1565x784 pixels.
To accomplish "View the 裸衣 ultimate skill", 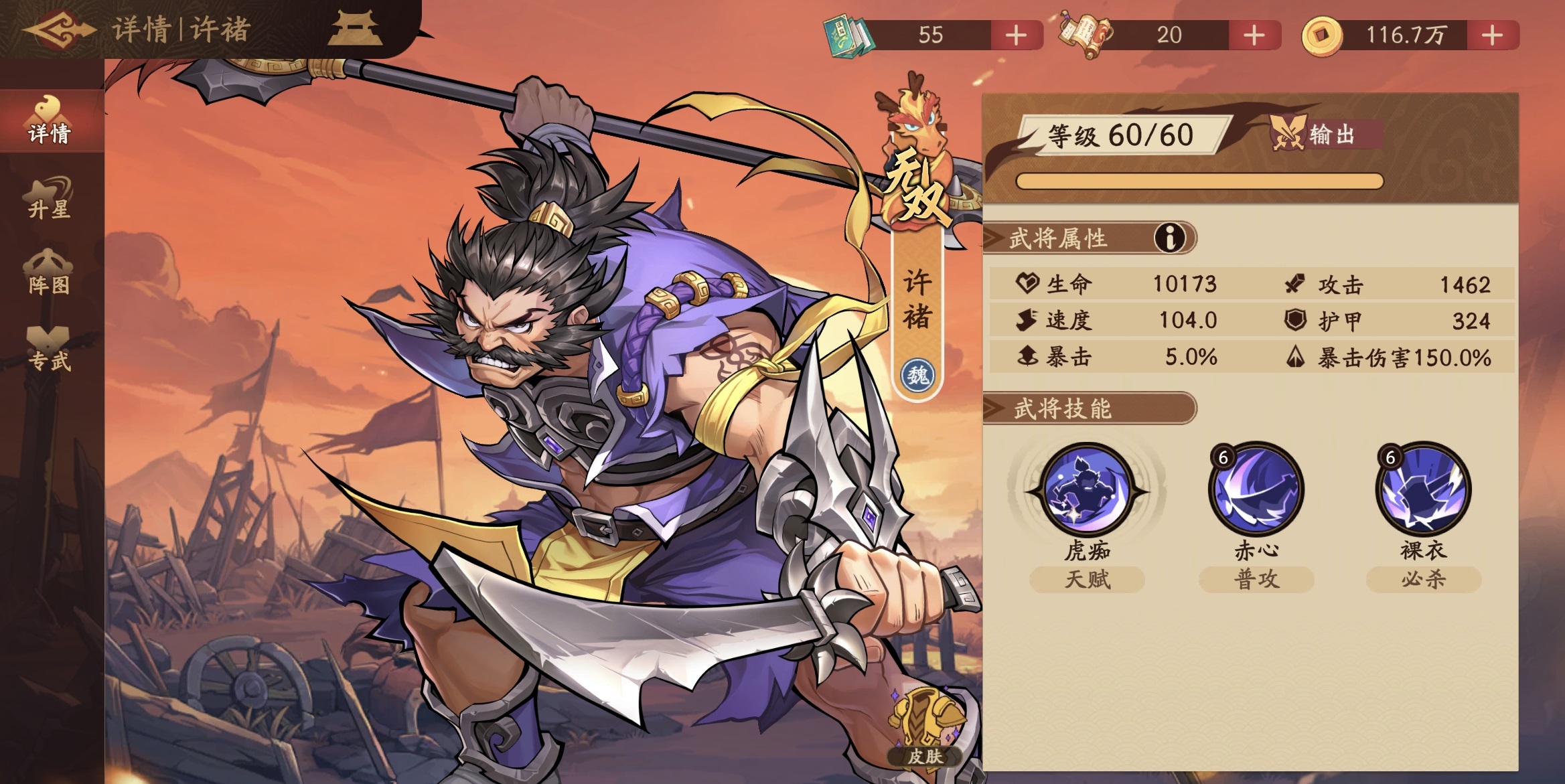I will pos(1423,490).
